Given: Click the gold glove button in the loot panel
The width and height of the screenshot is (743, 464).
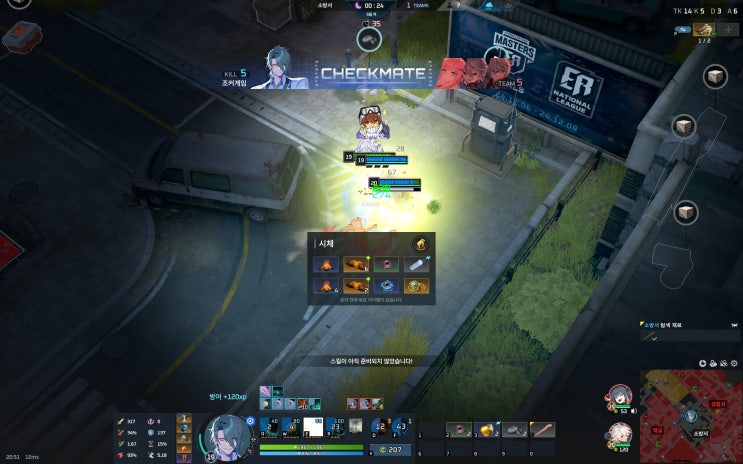Looking at the screenshot, I should (421, 243).
